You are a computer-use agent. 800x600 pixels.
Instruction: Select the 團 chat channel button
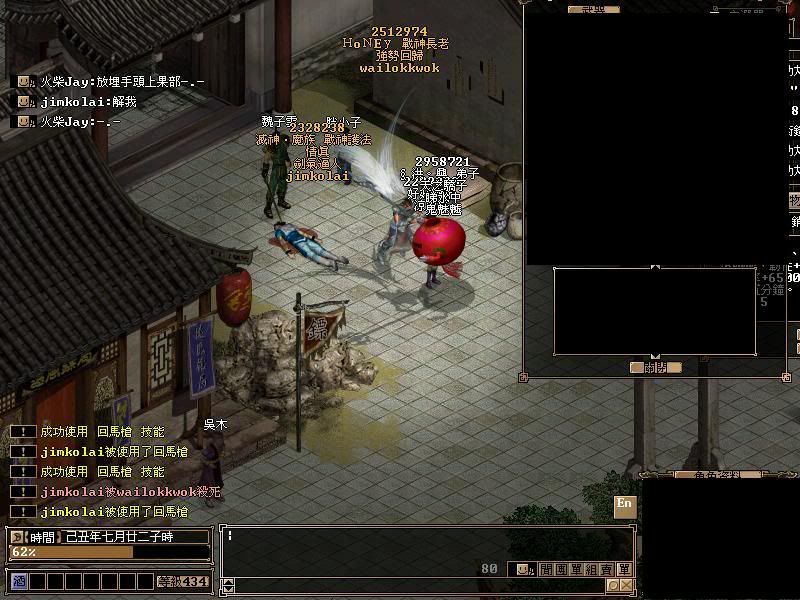pos(560,569)
